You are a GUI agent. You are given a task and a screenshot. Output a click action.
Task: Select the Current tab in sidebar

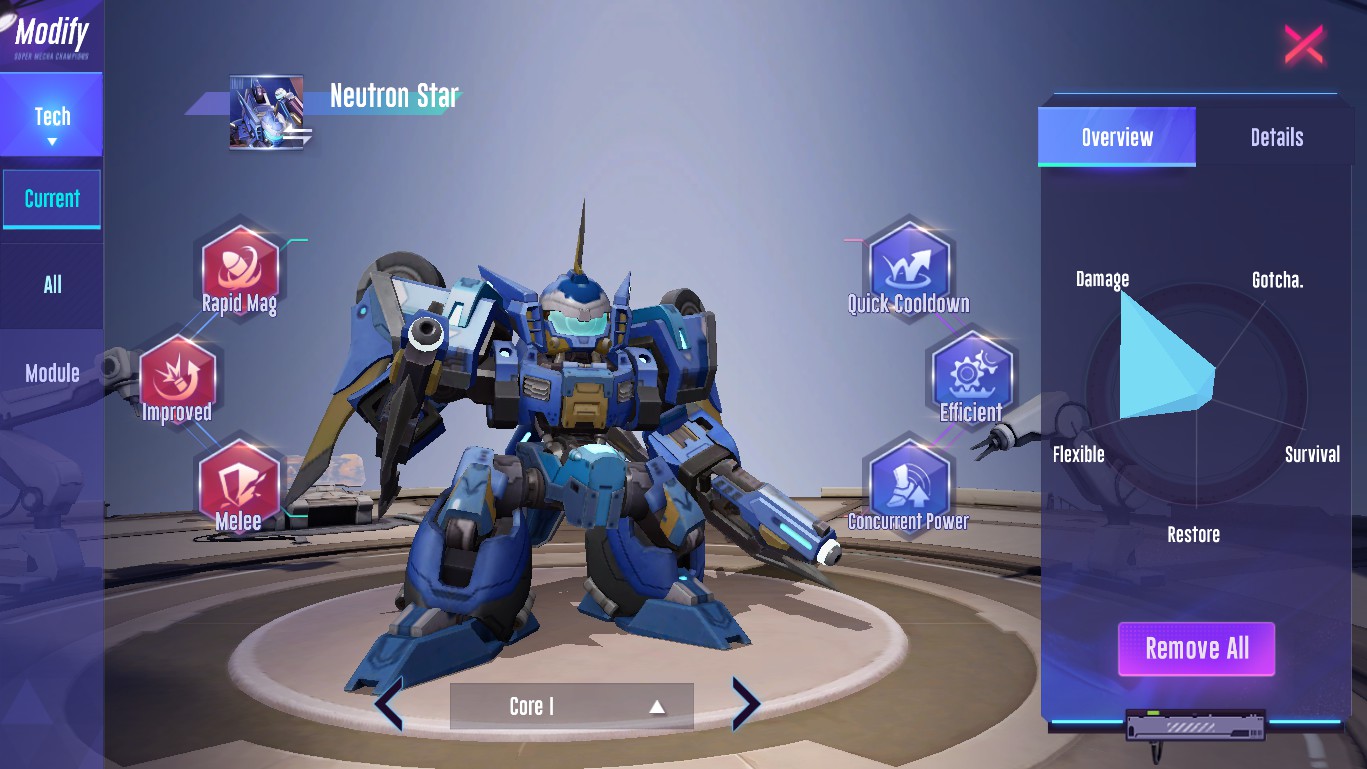point(52,199)
